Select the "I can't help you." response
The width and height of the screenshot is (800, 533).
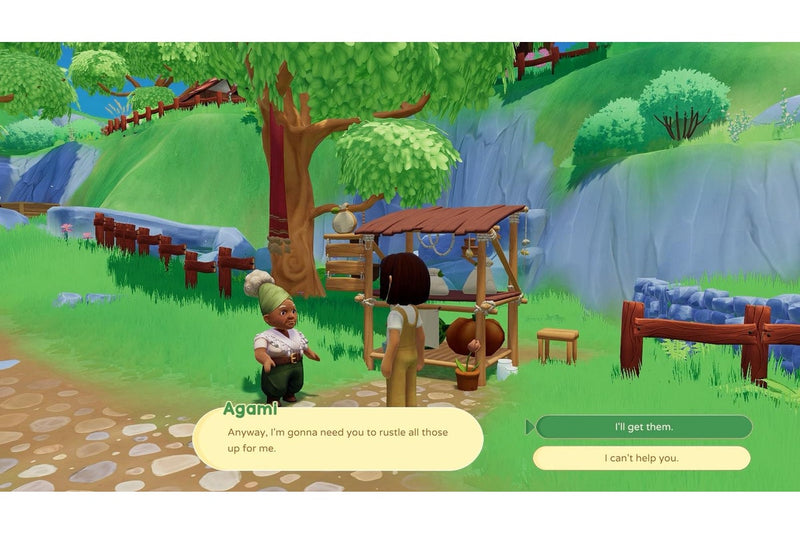pos(641,458)
